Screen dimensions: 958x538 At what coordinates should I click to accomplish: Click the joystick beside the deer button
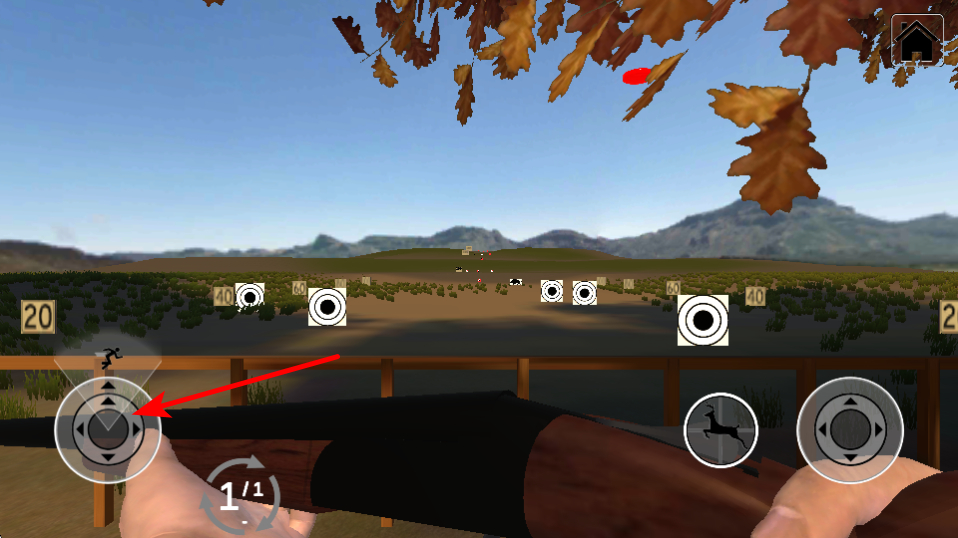[x=850, y=430]
